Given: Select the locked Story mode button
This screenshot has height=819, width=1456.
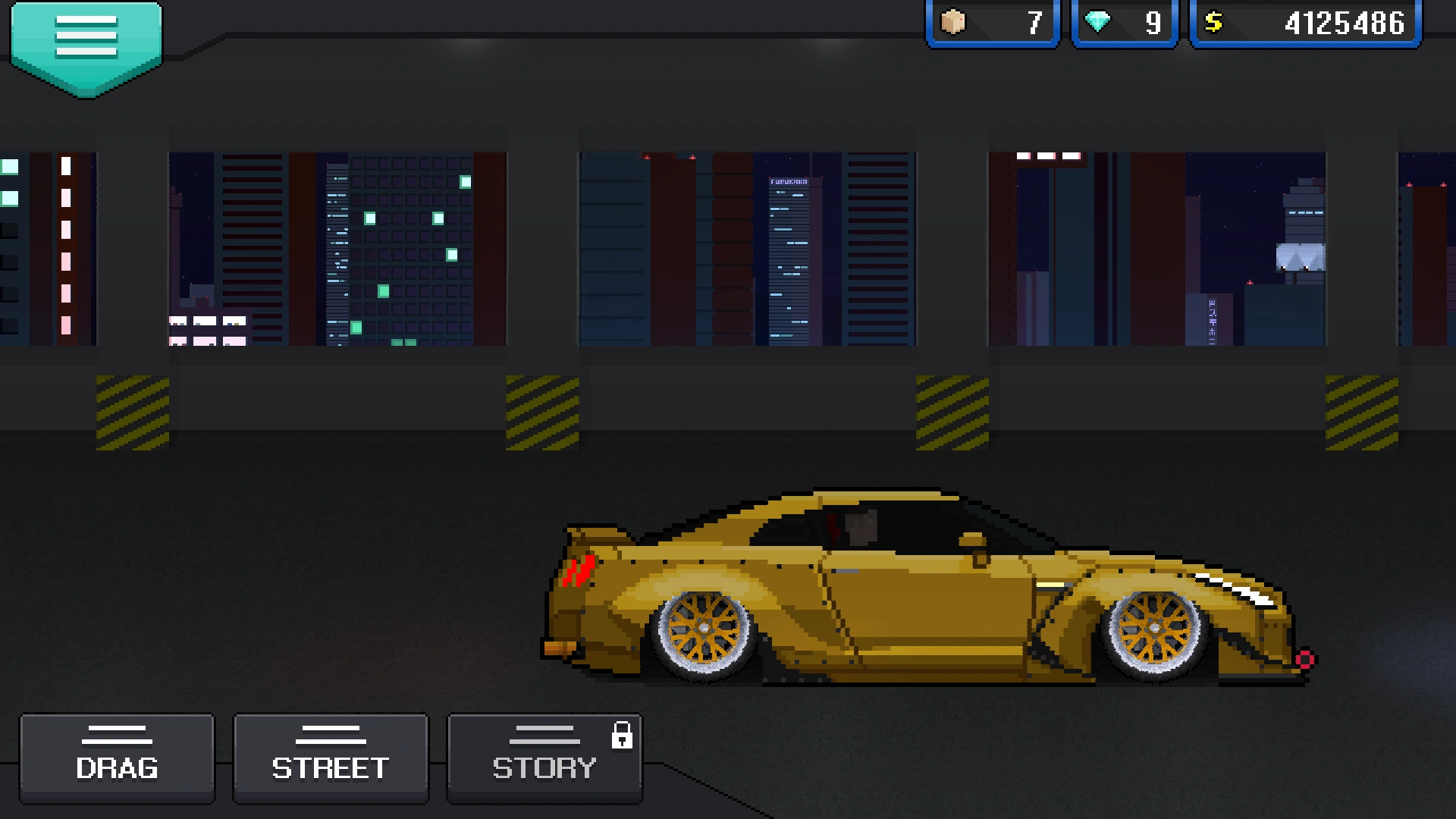Looking at the screenshot, I should tap(544, 758).
